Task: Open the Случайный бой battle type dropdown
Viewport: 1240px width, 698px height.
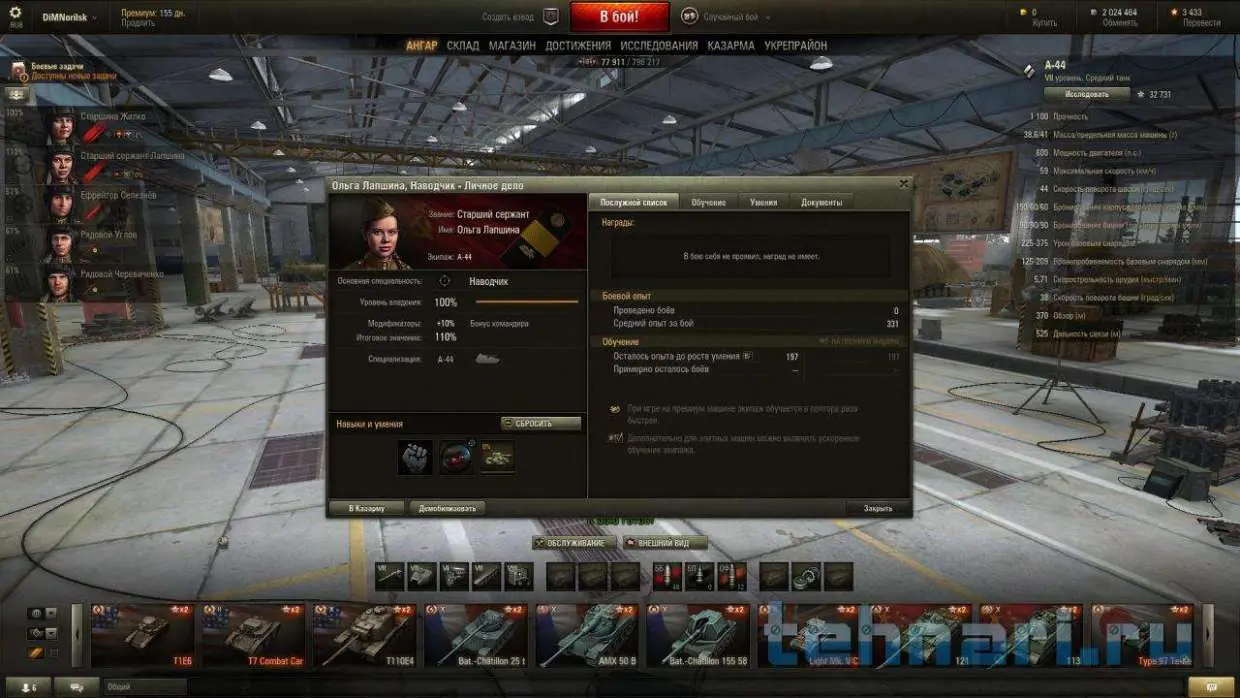Action: coord(731,16)
